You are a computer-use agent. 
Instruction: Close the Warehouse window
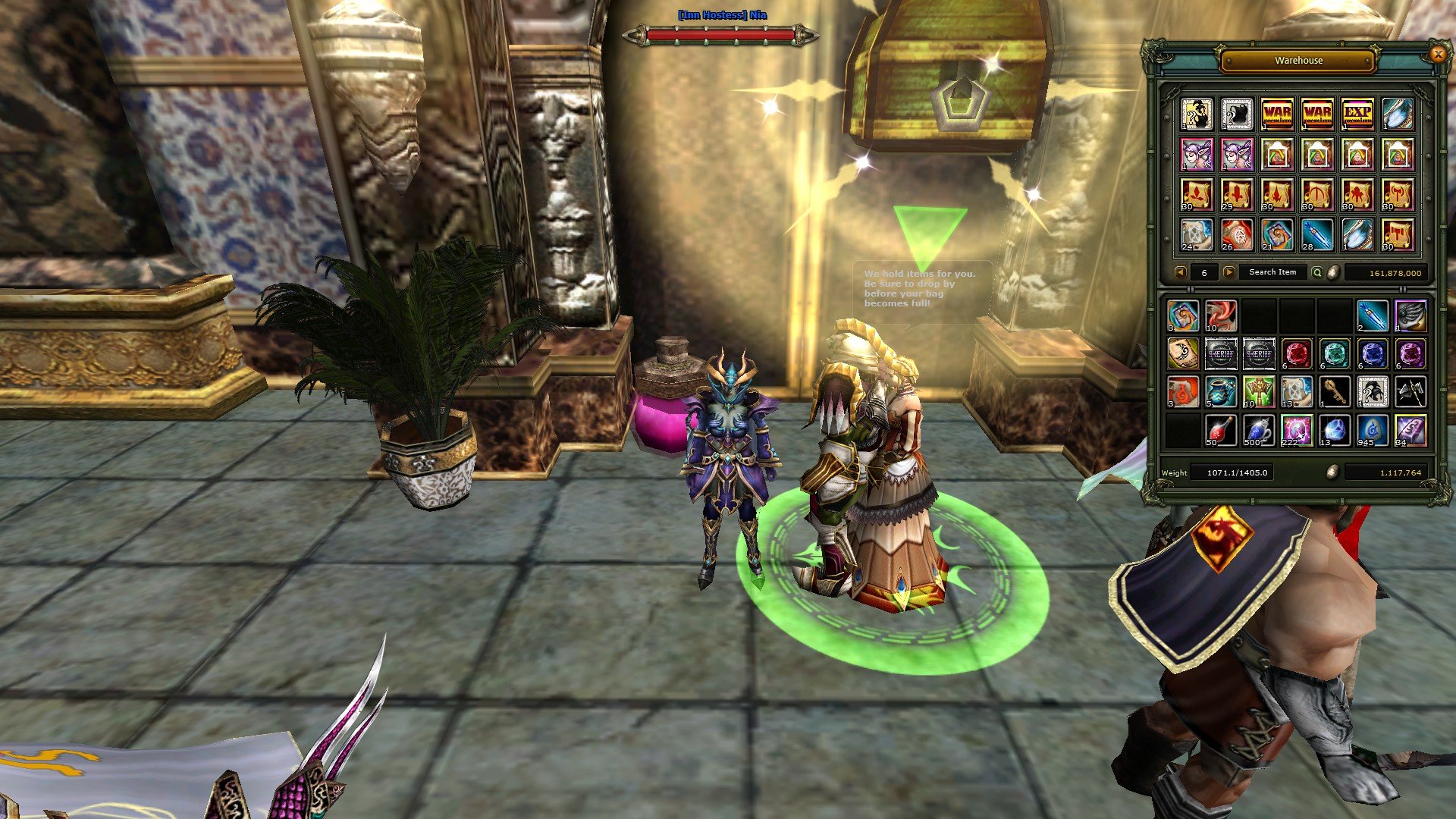tap(1437, 55)
